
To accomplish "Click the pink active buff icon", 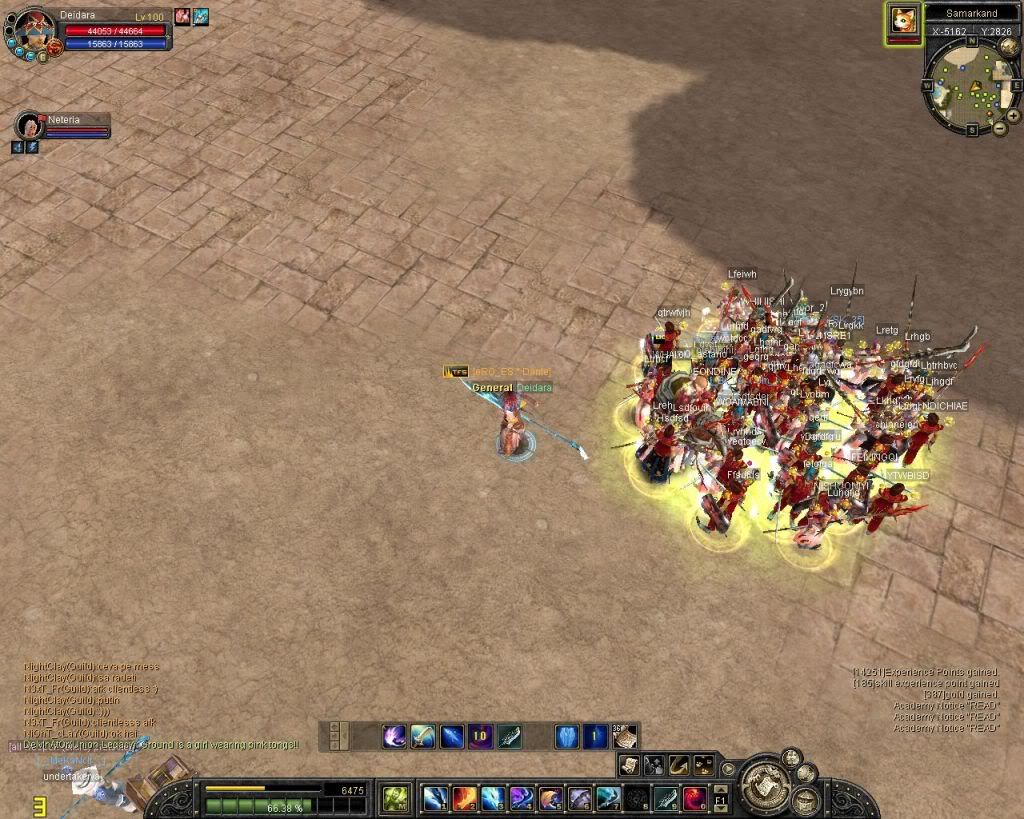I will [x=182, y=16].
